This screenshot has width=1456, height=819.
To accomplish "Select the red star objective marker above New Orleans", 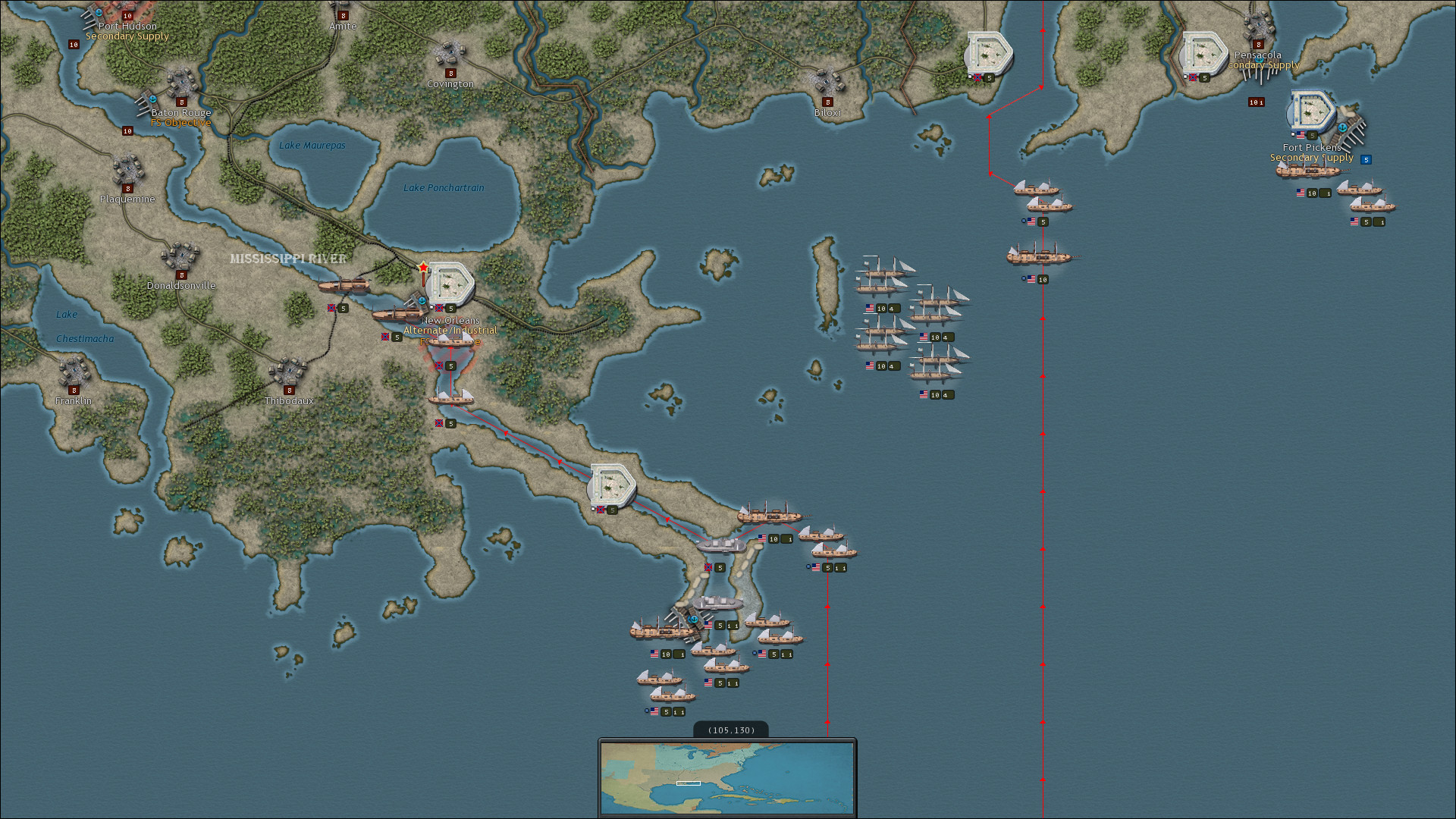I will pyautogui.click(x=422, y=267).
